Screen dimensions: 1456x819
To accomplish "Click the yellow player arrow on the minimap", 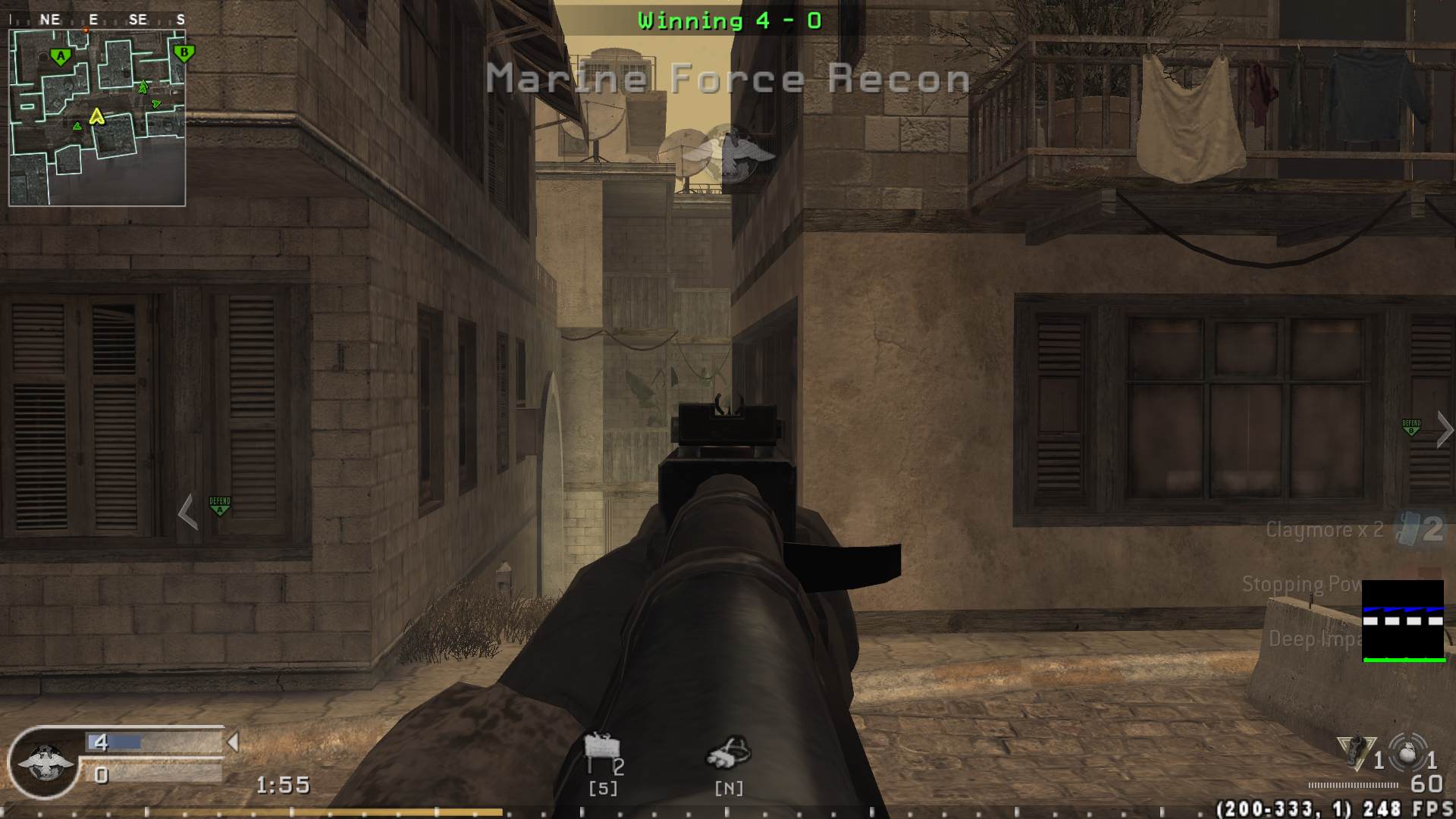I will 97,118.
